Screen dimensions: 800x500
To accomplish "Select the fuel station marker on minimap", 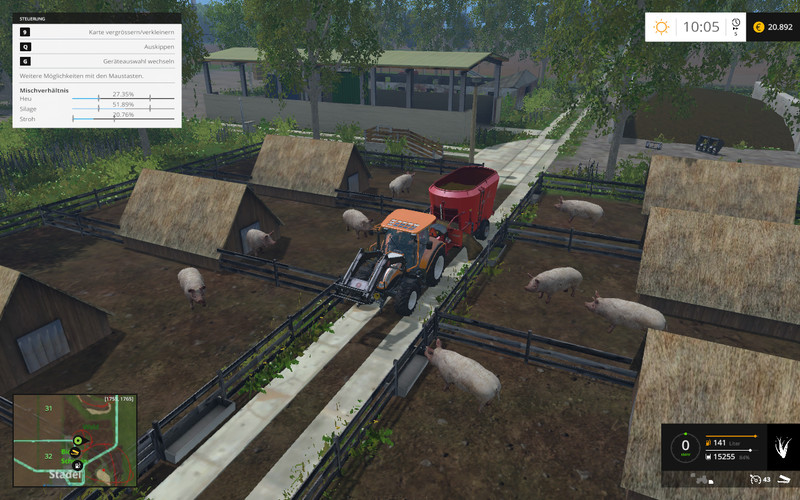I will coord(79,465).
